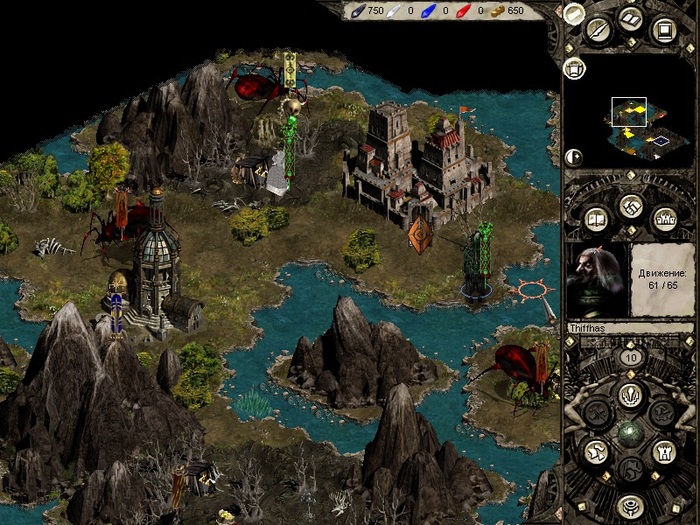
Task: Open the quill feather button
Action: 599,29
